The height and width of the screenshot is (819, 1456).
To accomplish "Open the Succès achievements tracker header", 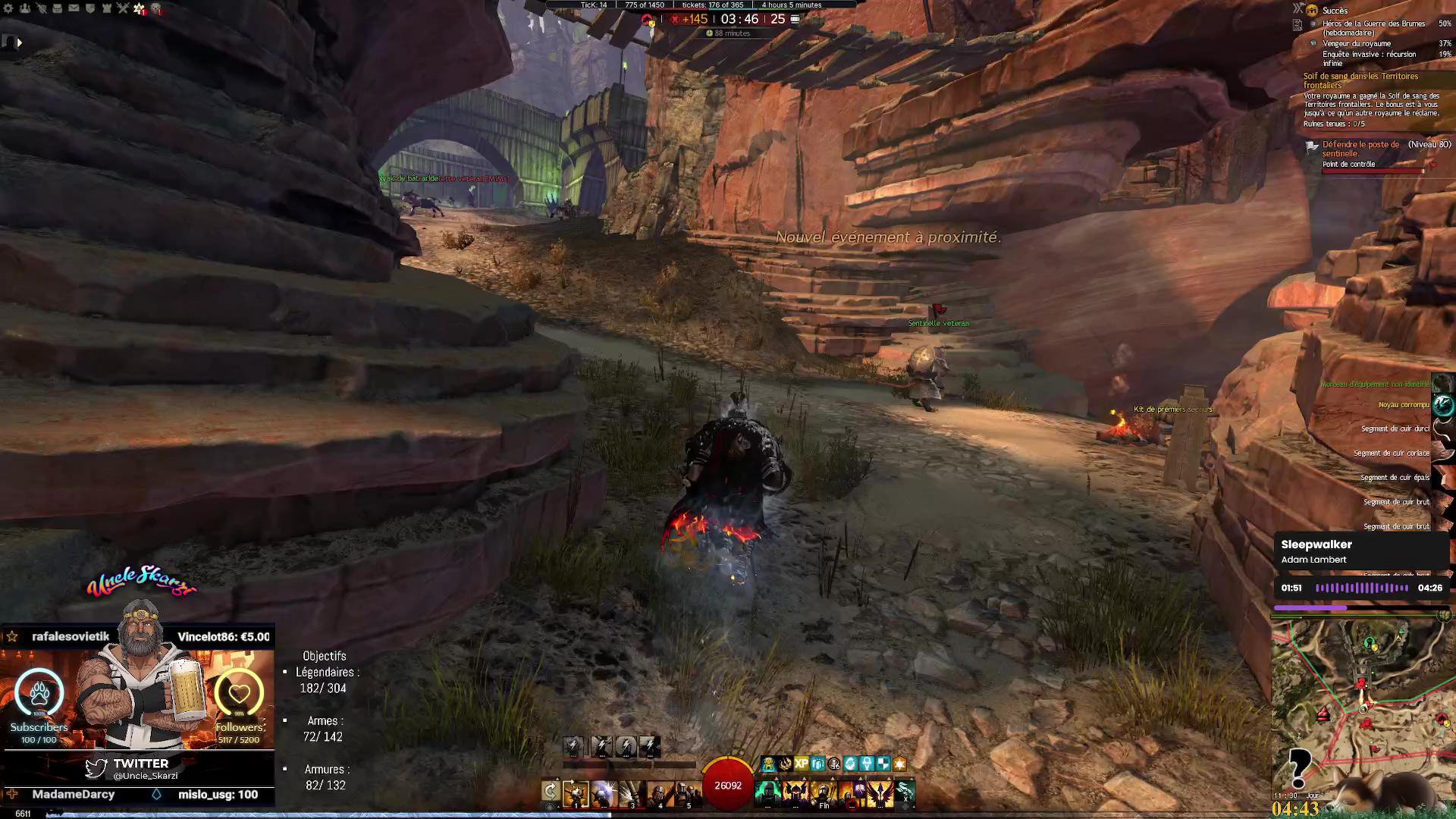I will [x=1335, y=11].
